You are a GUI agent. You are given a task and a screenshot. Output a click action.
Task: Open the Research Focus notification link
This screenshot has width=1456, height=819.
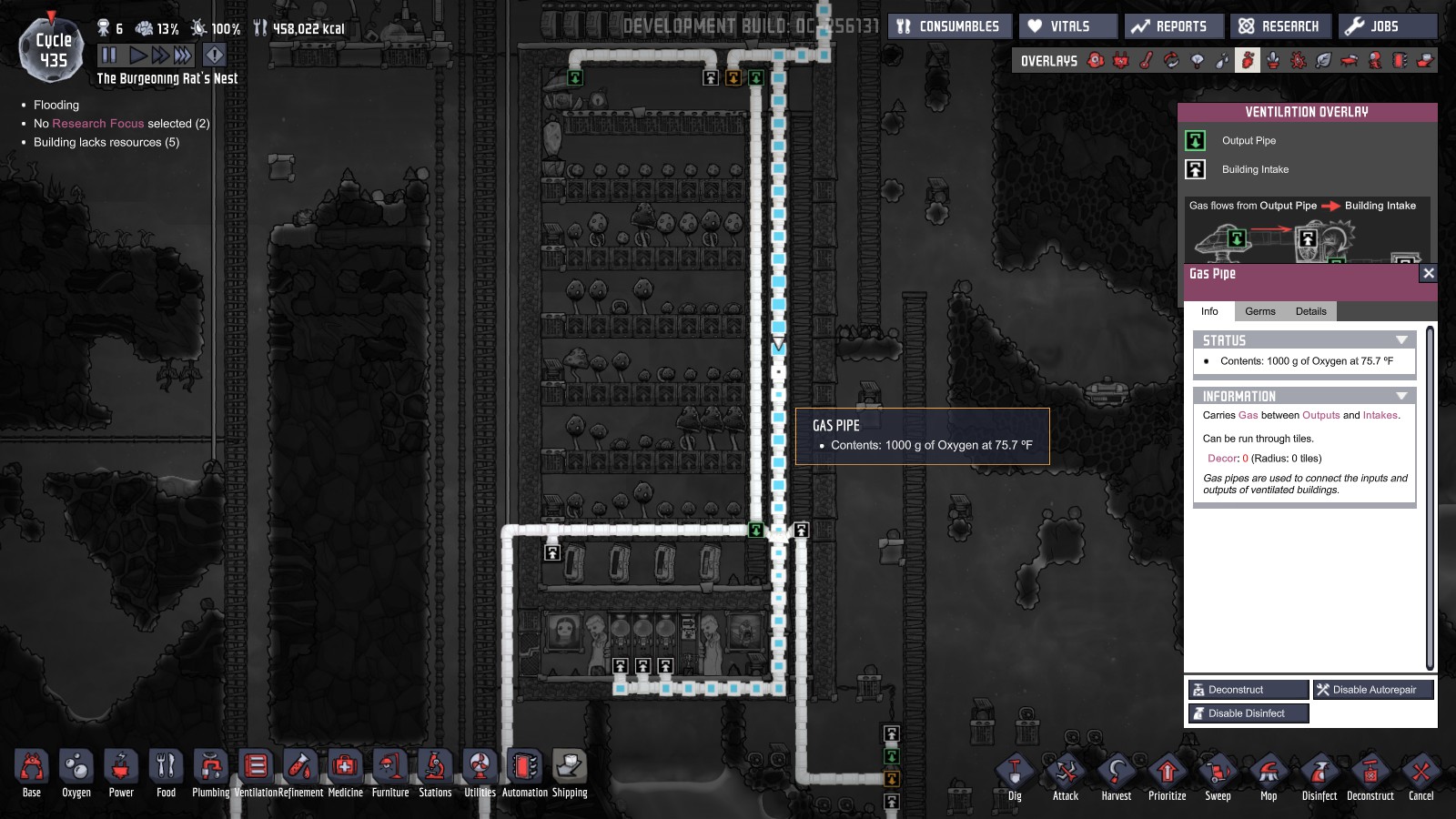click(97, 123)
